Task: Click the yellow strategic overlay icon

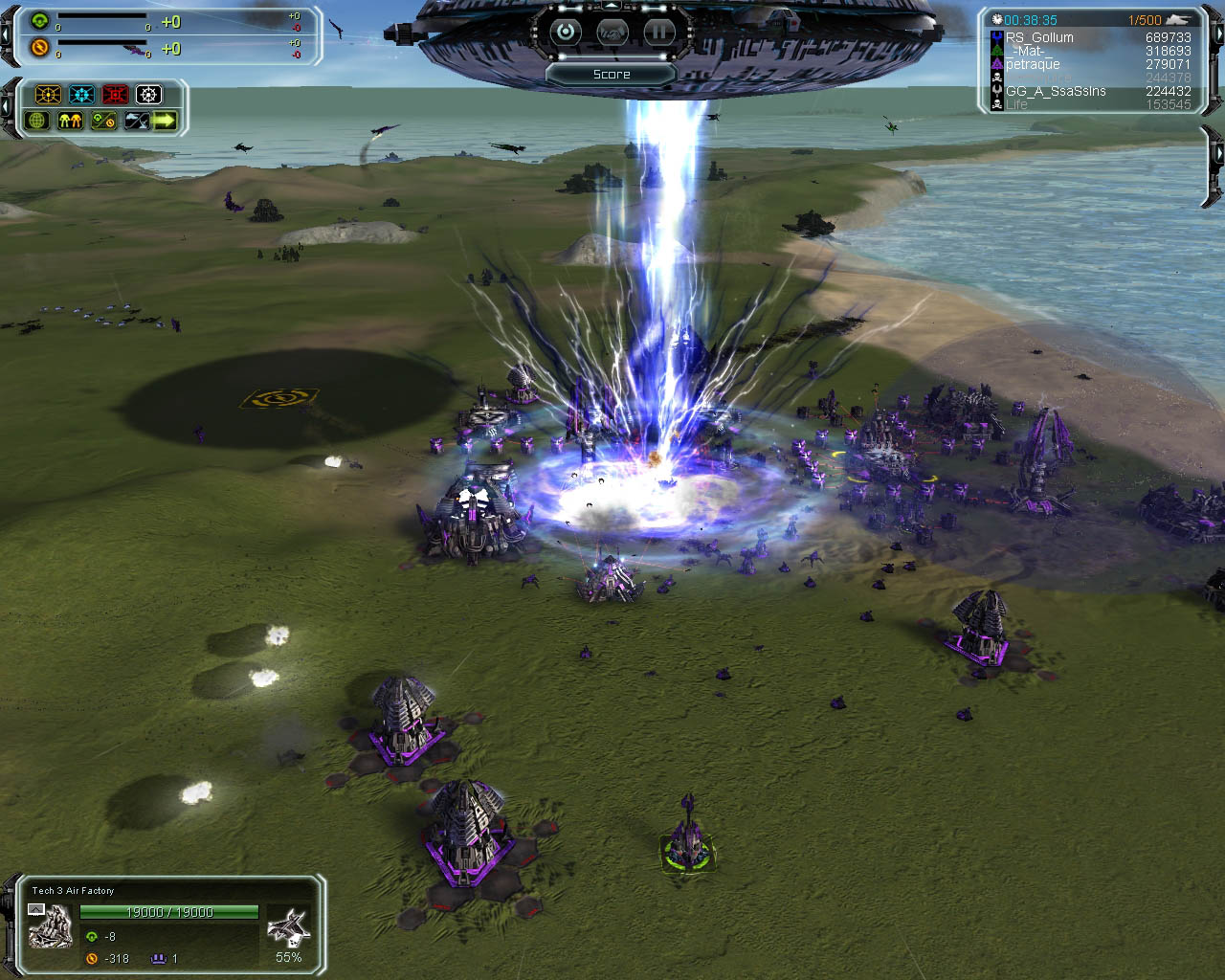Action: [48, 95]
